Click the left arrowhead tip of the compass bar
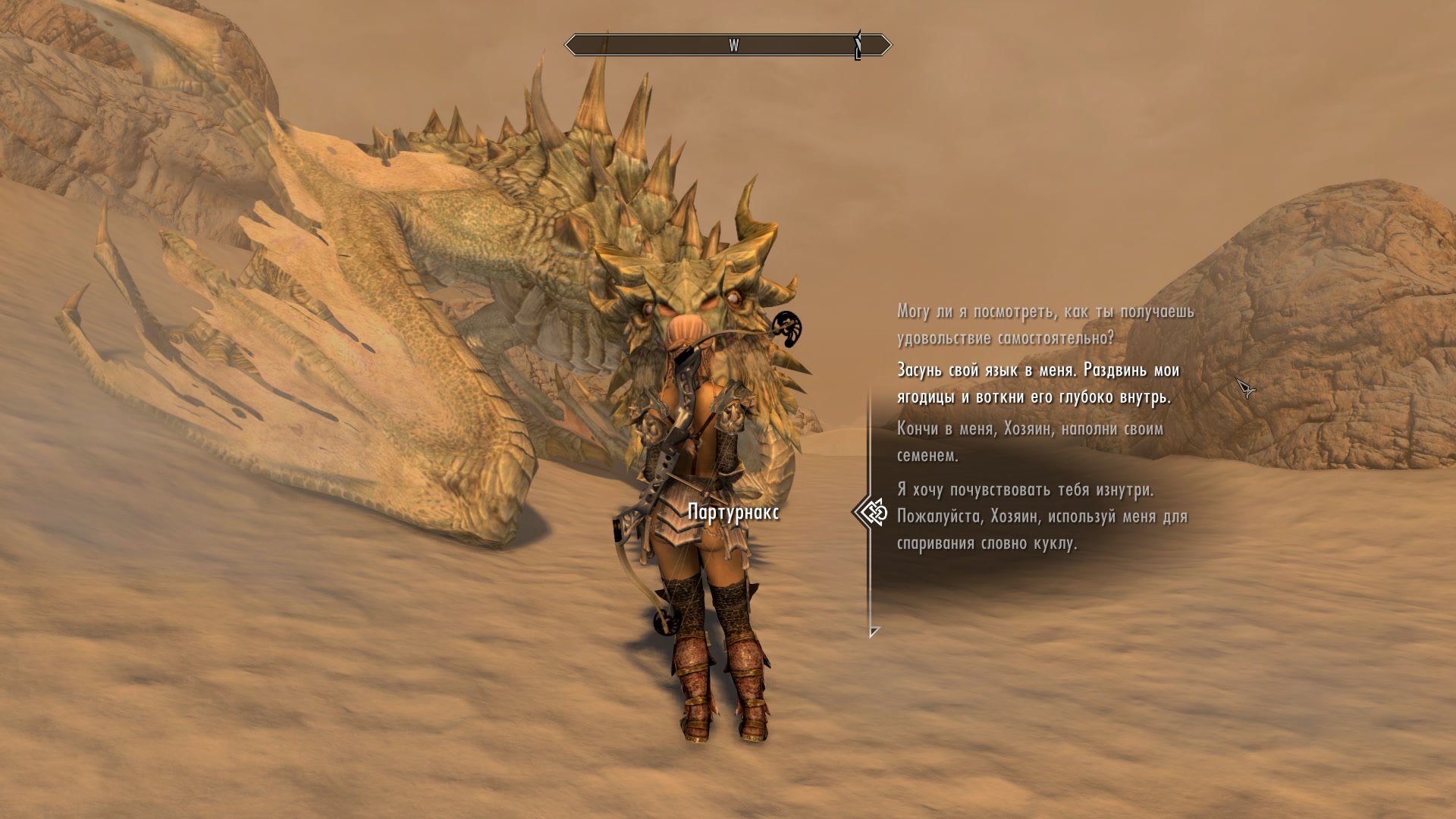 point(566,44)
